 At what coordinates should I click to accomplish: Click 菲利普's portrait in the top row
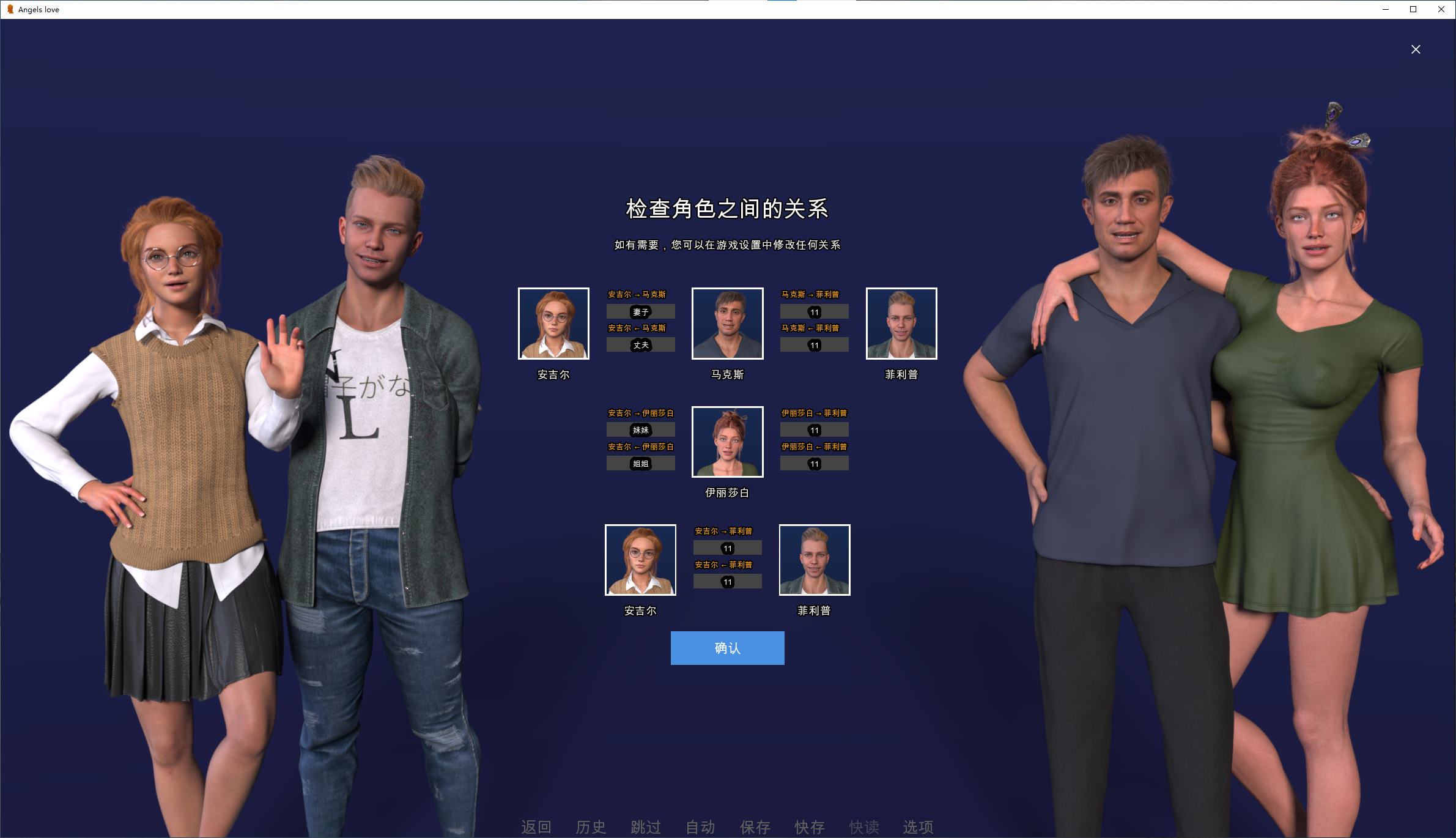(x=901, y=324)
